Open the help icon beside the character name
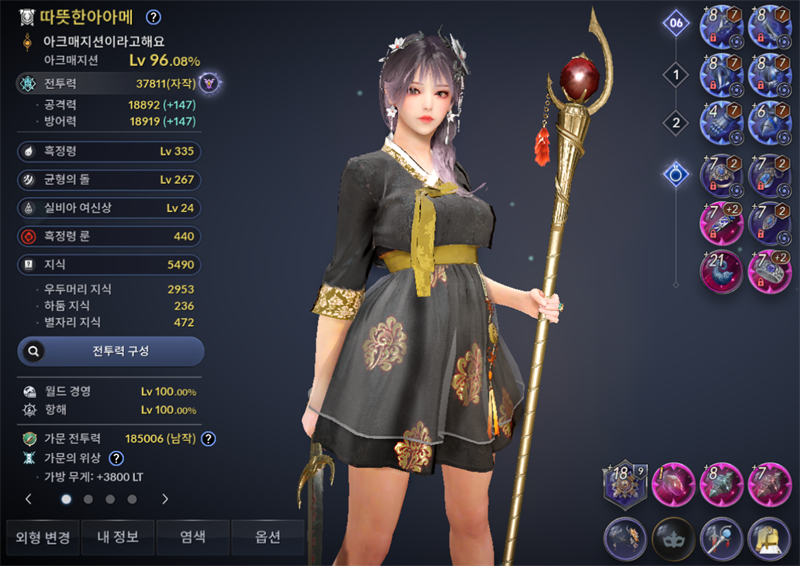 click(153, 17)
